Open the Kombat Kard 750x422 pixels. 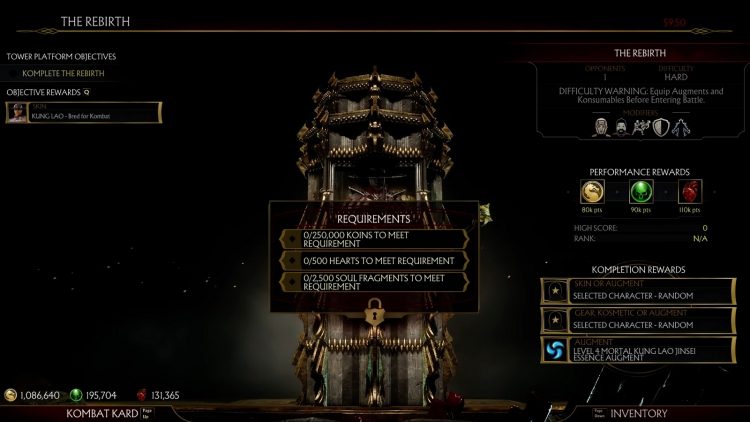[101, 412]
